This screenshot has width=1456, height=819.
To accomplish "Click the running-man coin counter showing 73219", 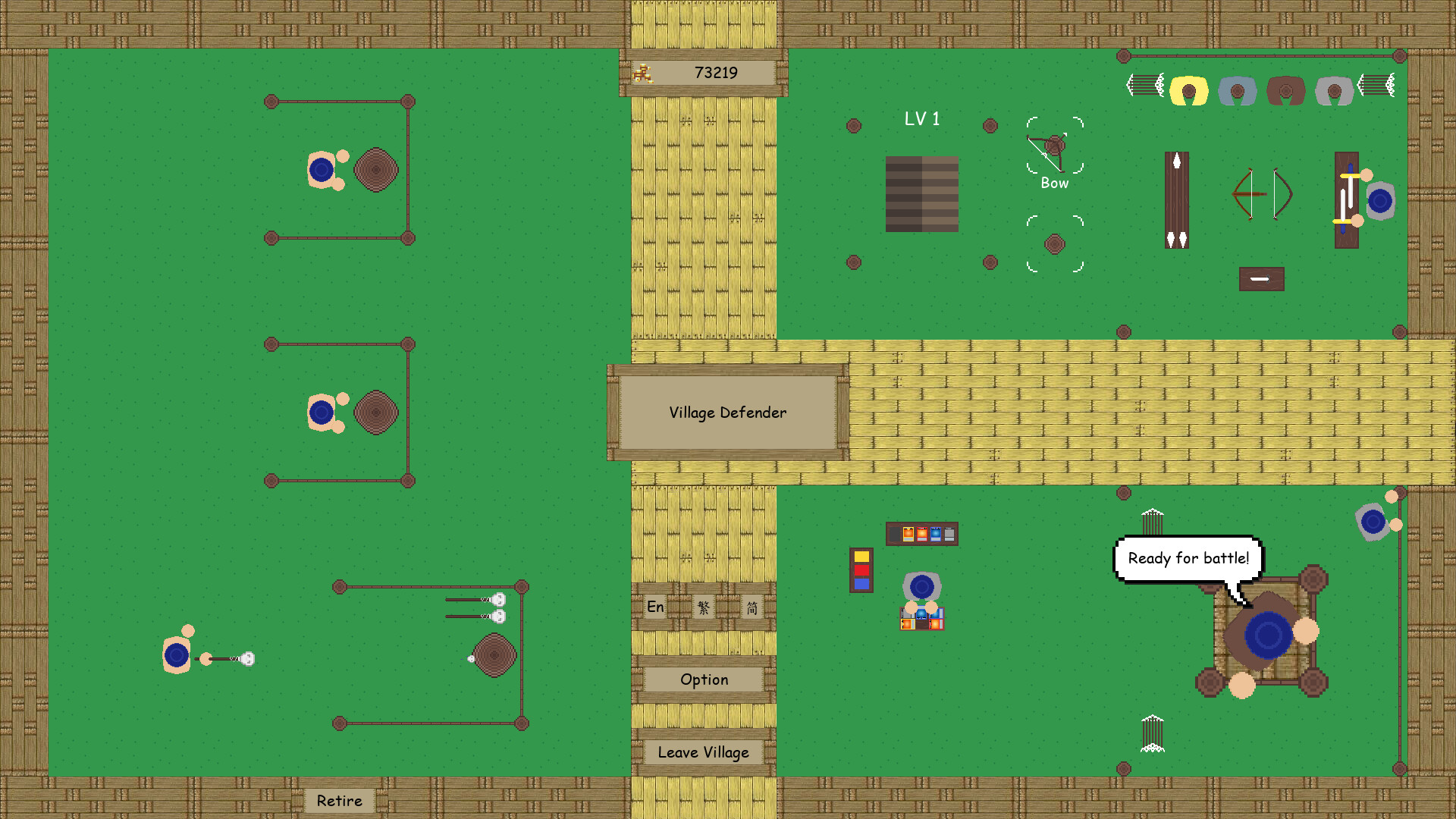I will 701,73.
